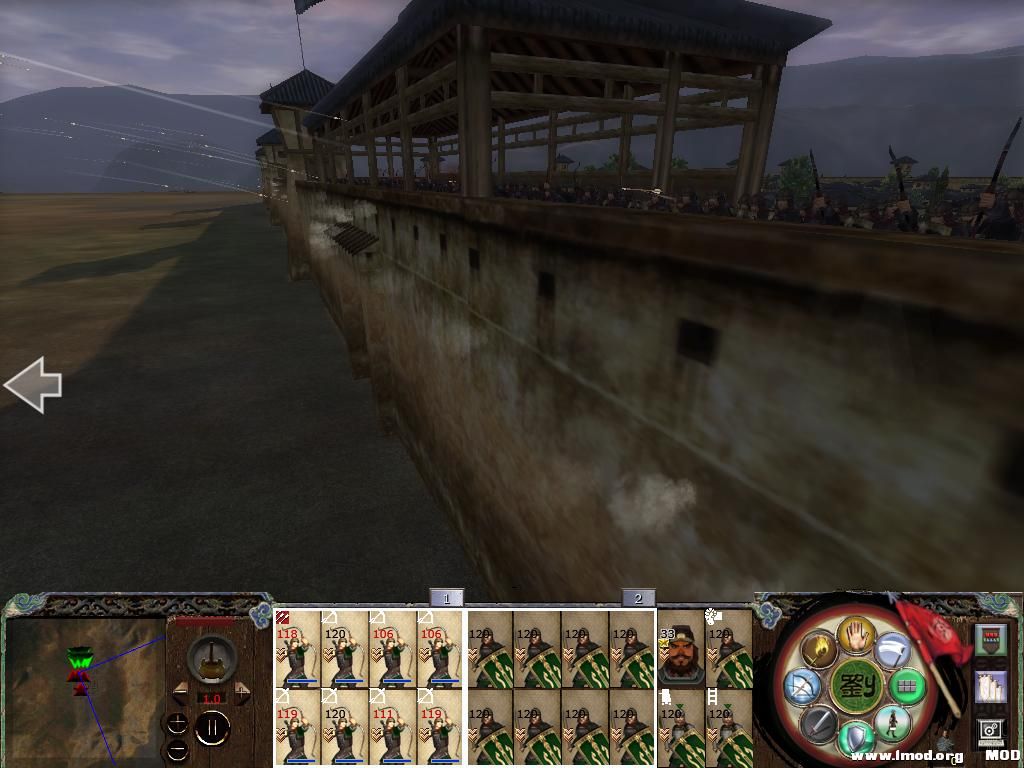Viewport: 1024px width, 768px height.
Task: Toggle guard mode shield icon
Action: [856, 740]
